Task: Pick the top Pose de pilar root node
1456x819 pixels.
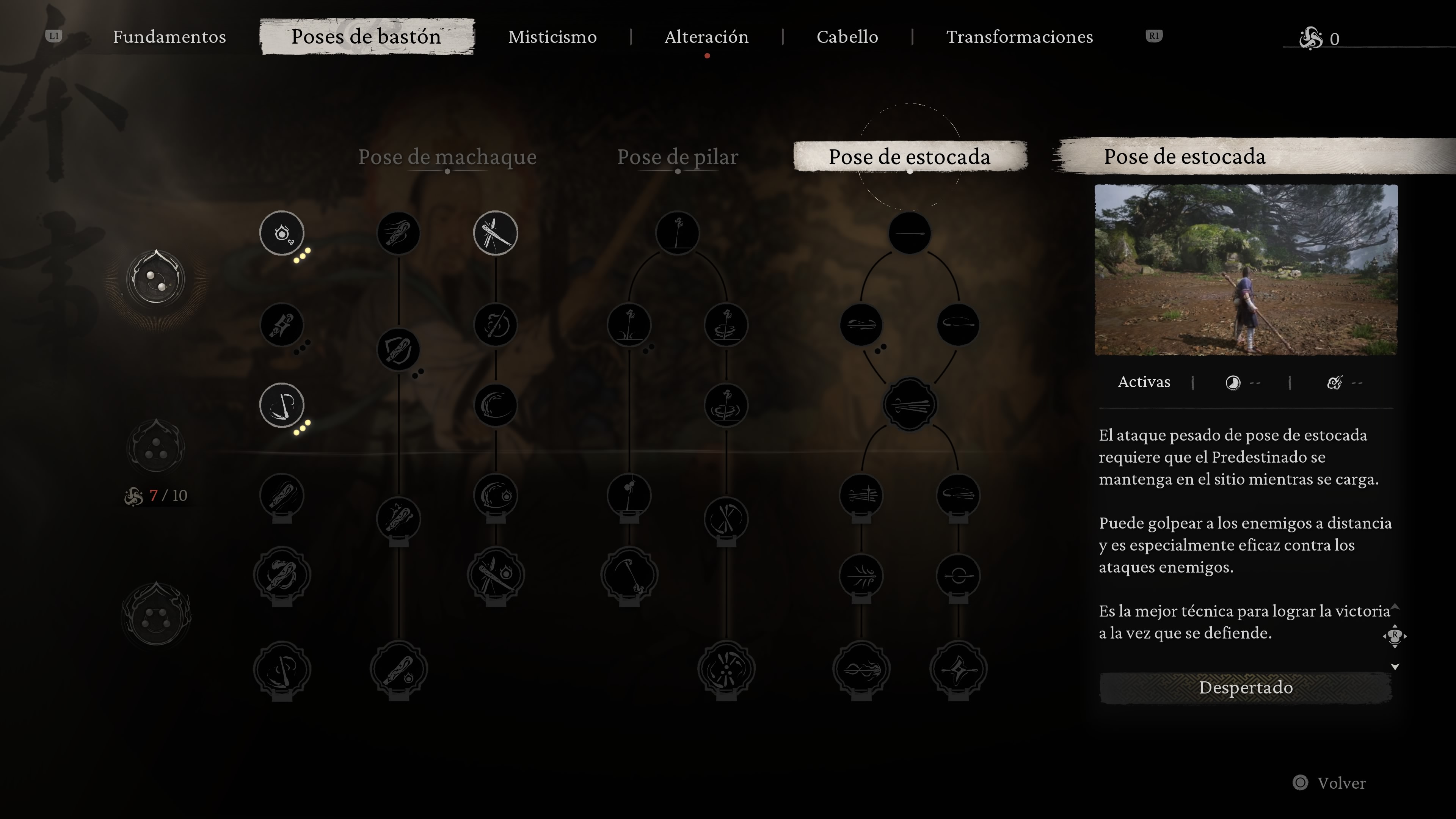Action: 677,233
